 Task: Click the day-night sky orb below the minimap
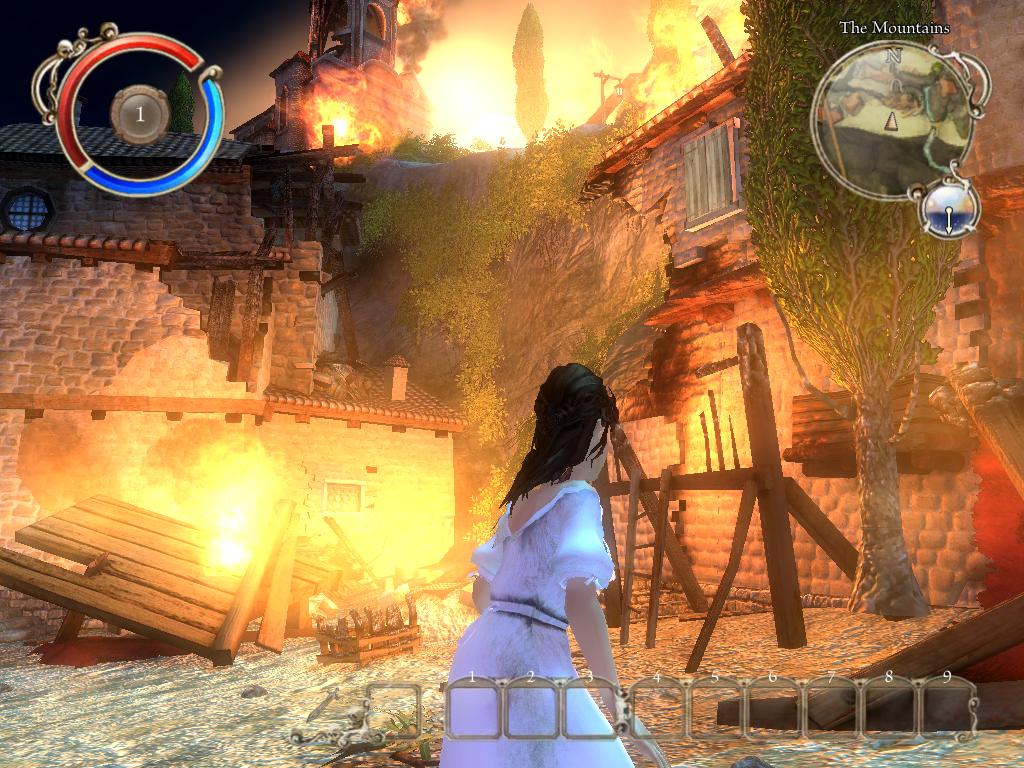click(947, 210)
